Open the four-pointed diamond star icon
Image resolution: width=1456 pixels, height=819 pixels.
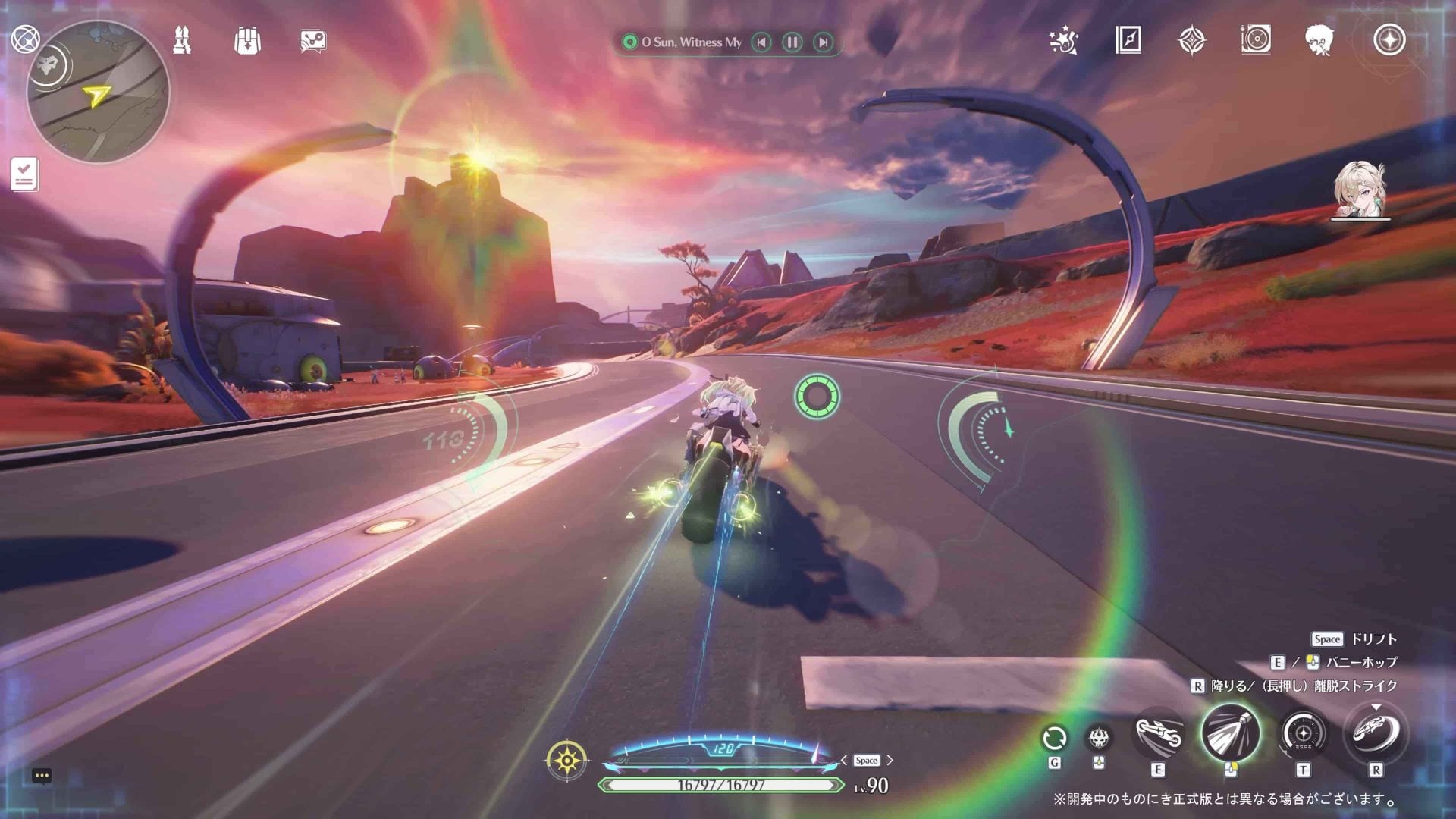(1191, 40)
